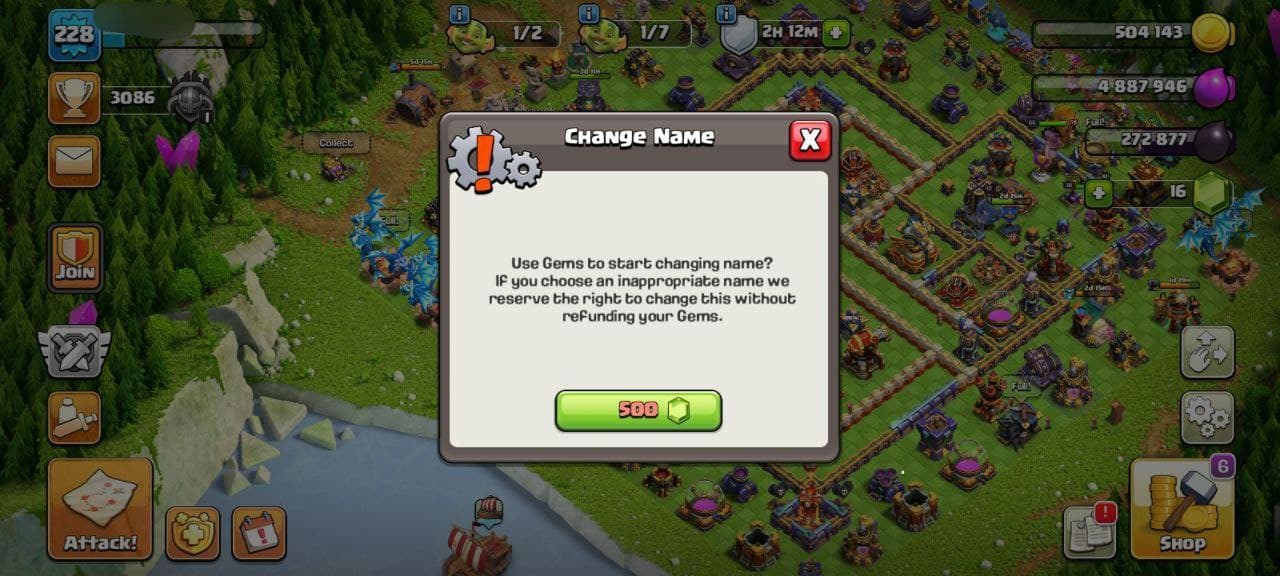This screenshot has width=1280, height=576.
Task: Close the Change Name dialog
Action: 809,140
